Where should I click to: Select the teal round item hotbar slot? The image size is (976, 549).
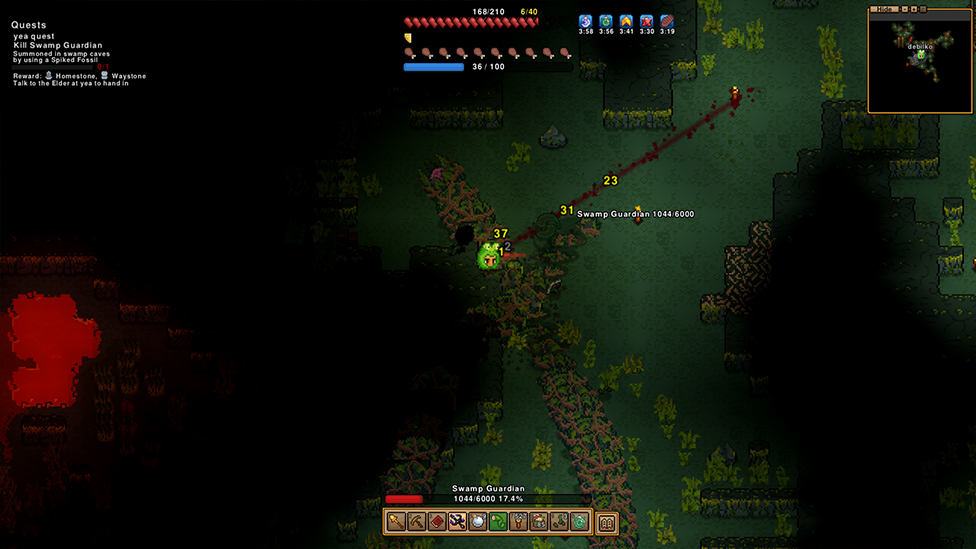pos(579,522)
